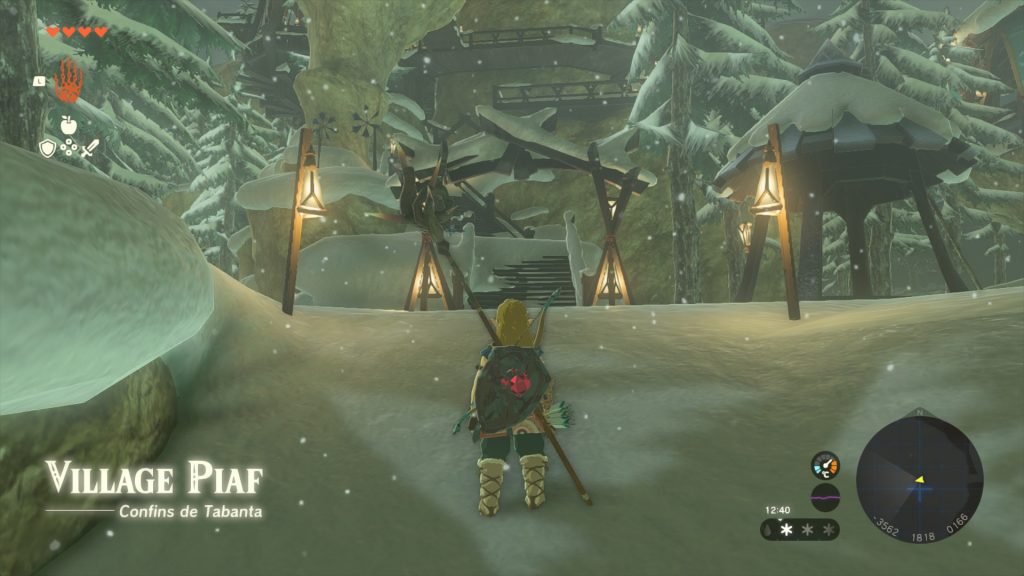Activate the red hand ability icon
The image size is (1024, 576).
pos(67,80)
